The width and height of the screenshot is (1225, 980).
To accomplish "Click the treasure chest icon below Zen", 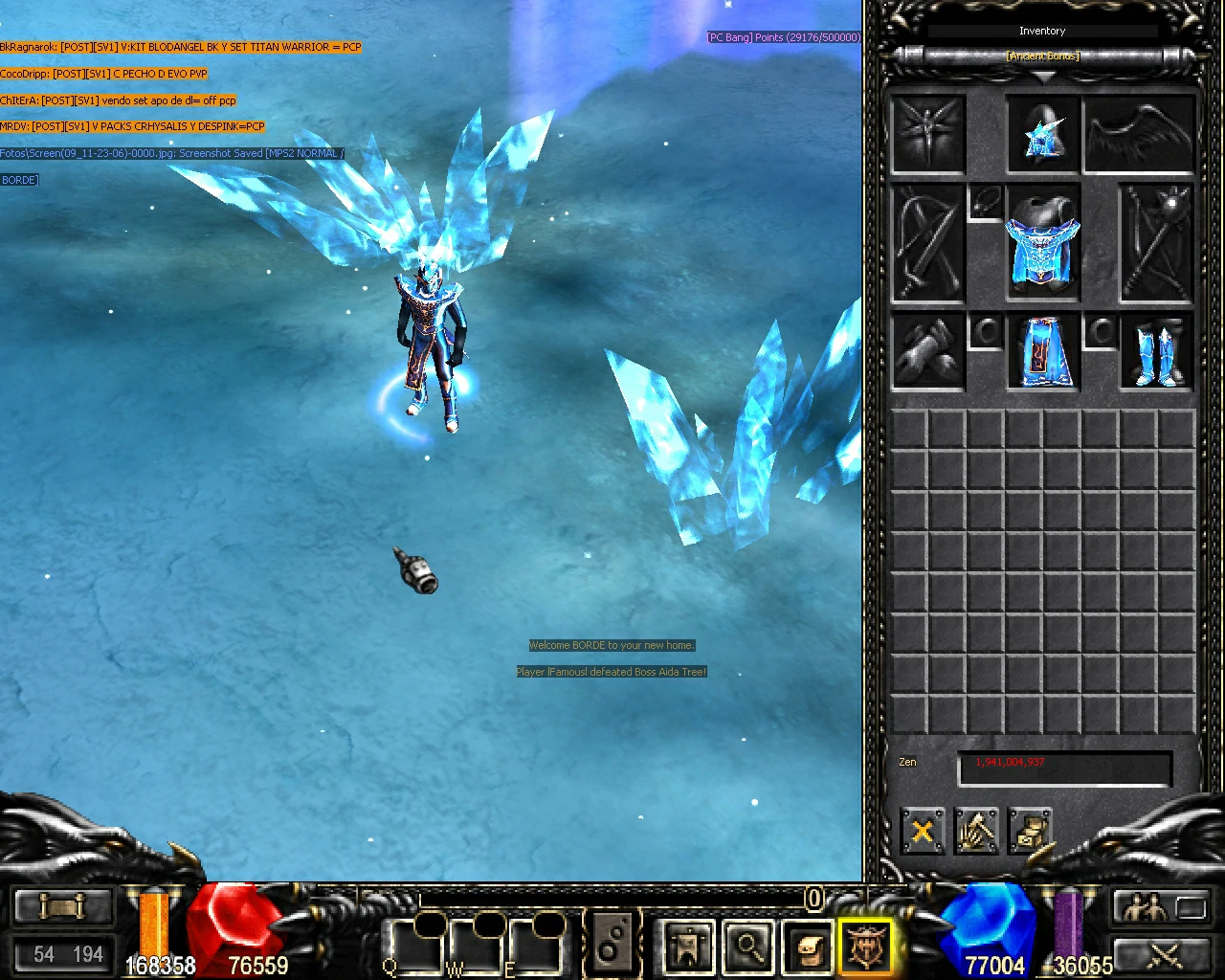I will (1032, 831).
